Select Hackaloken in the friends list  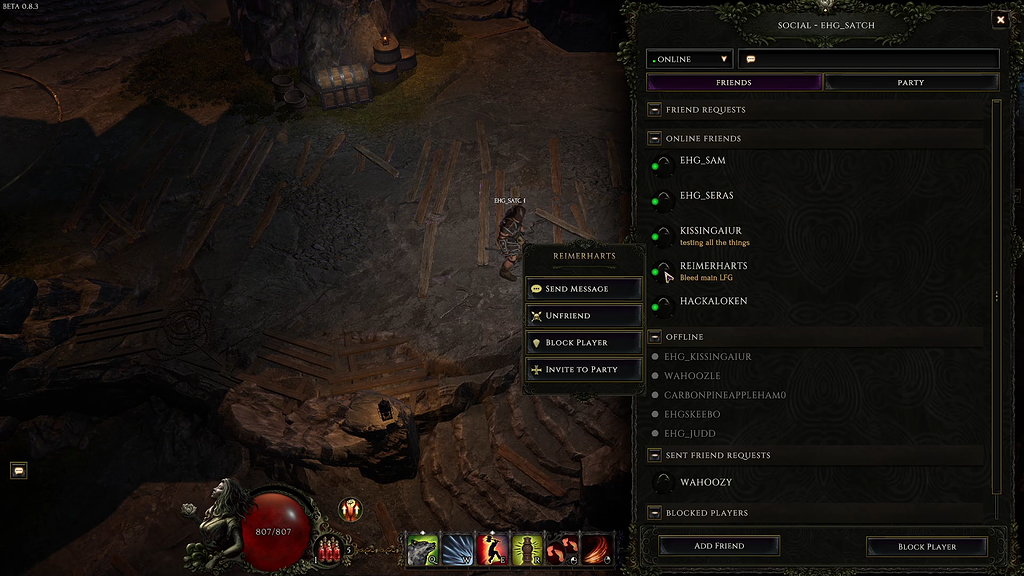click(713, 301)
